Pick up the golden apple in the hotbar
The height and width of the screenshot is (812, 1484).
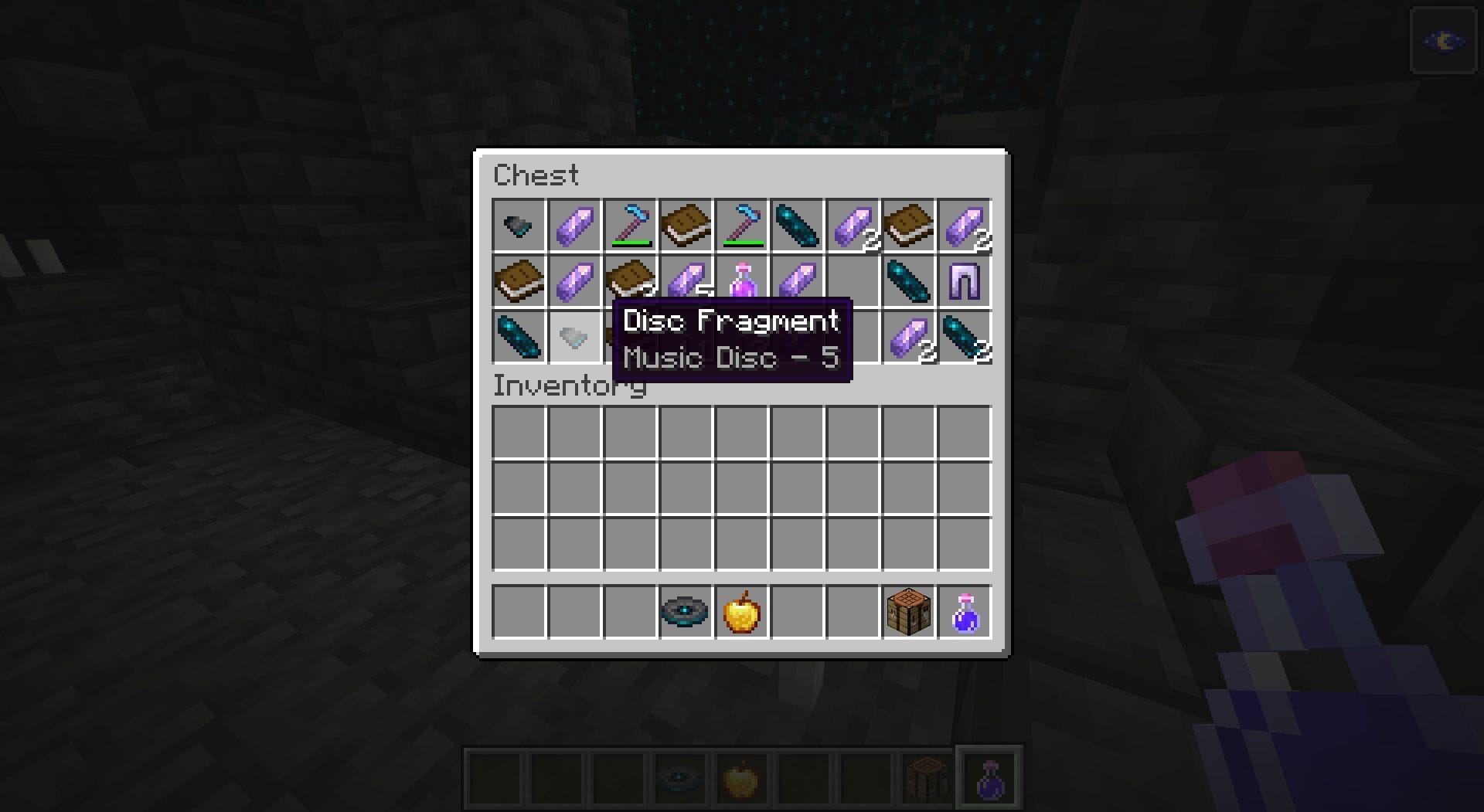(740, 613)
